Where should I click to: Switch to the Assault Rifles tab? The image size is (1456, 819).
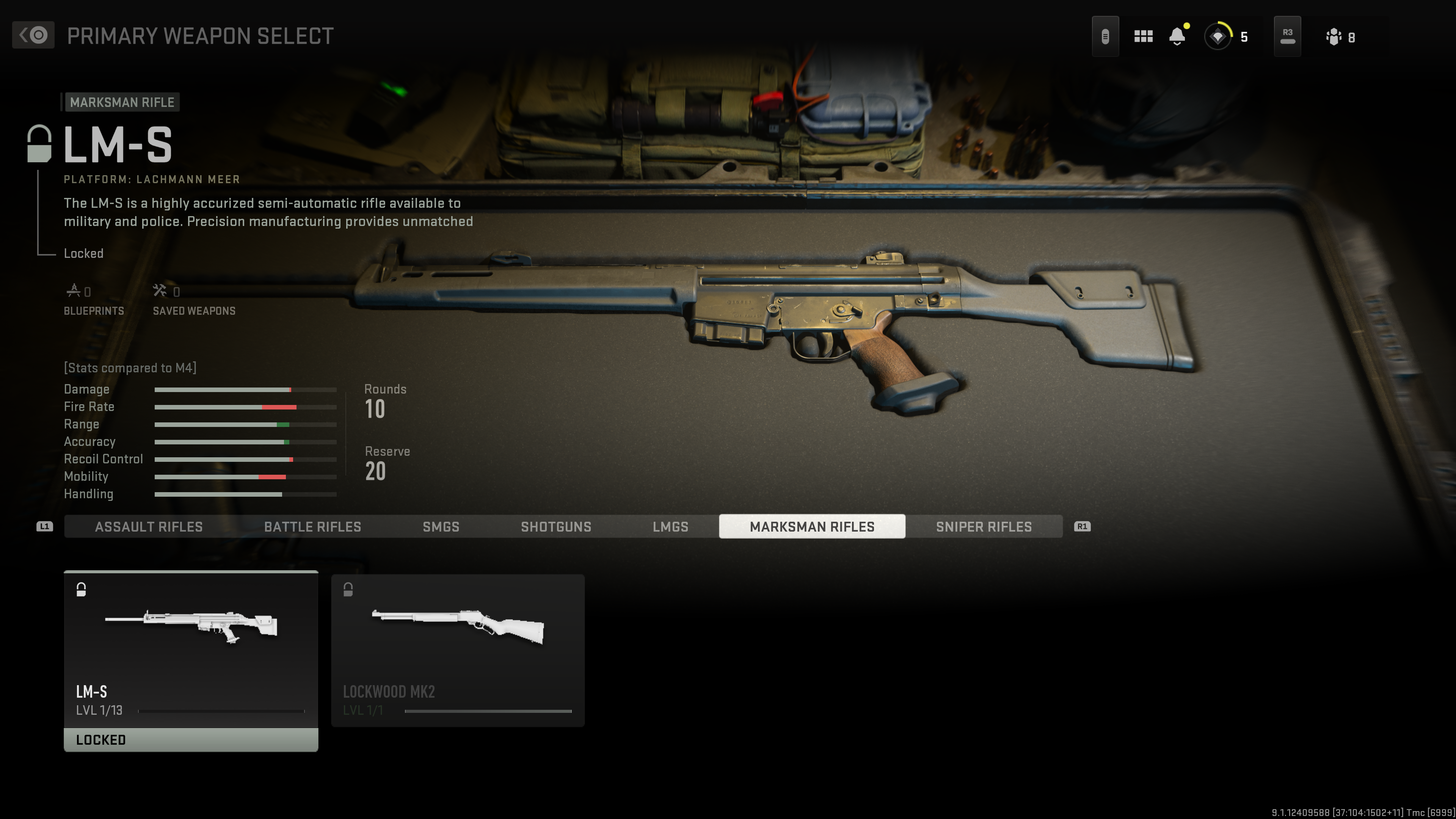[149, 527]
